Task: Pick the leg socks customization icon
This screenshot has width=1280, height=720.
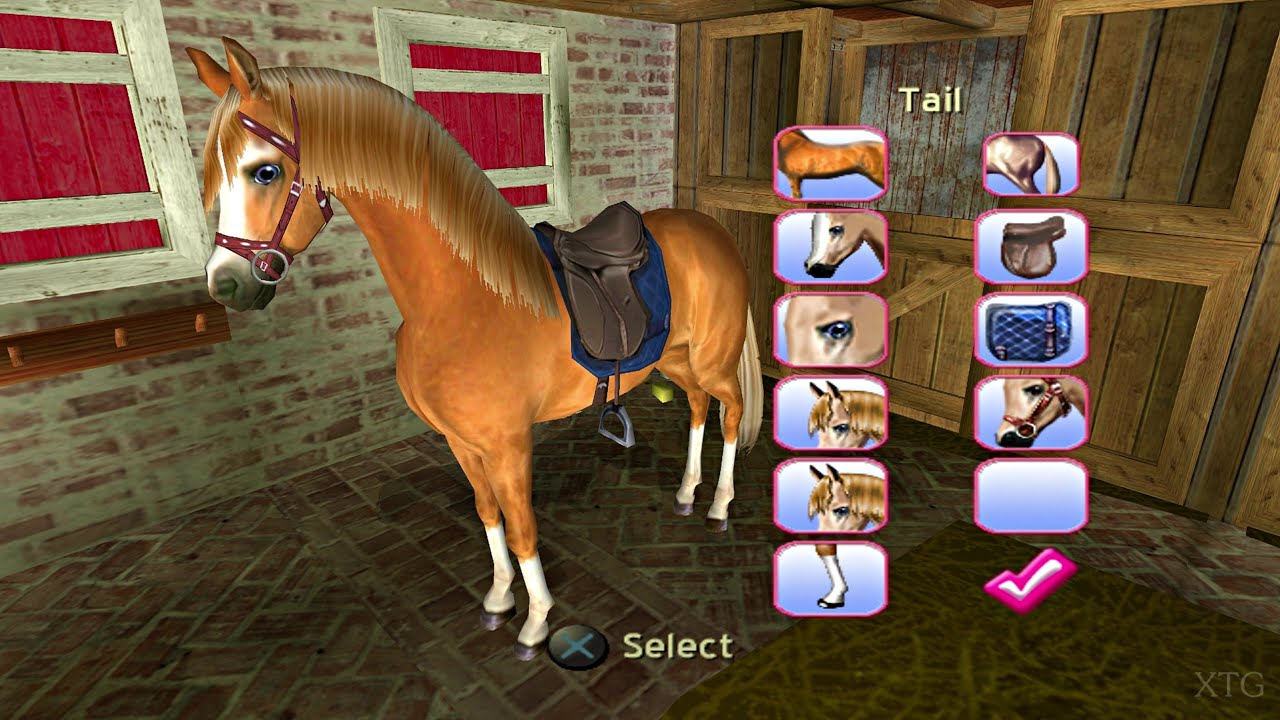Action: [x=832, y=580]
